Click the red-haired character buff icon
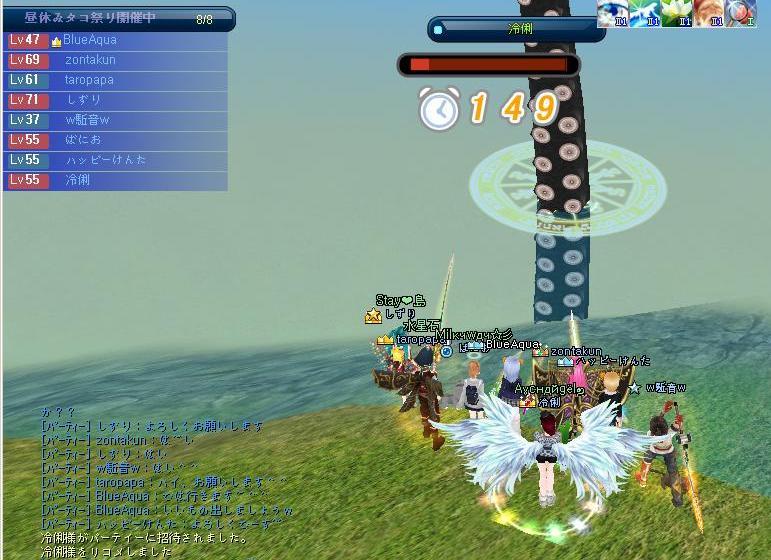This screenshot has width=771, height=560. [708, 13]
